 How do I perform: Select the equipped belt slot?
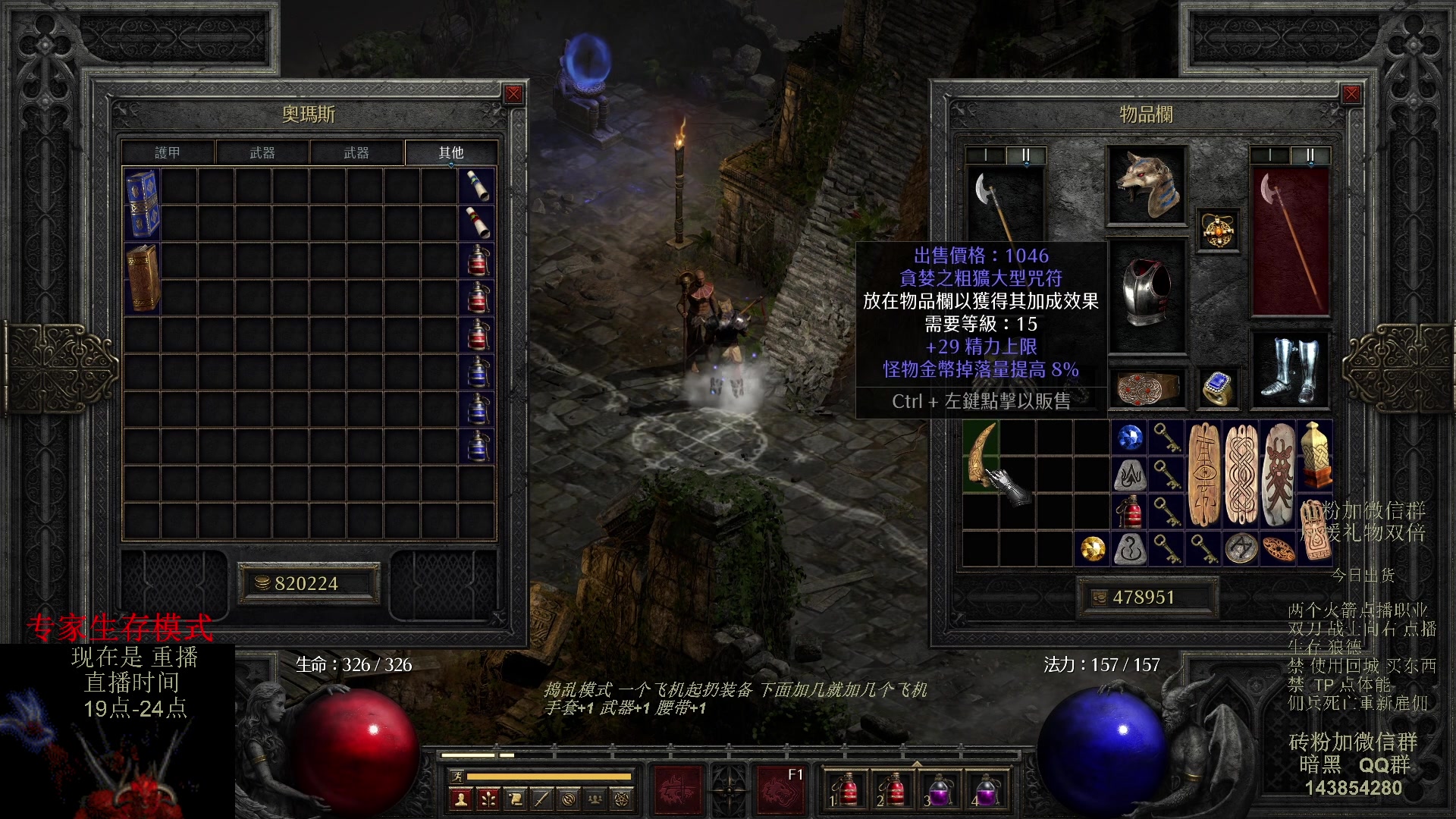1146,389
